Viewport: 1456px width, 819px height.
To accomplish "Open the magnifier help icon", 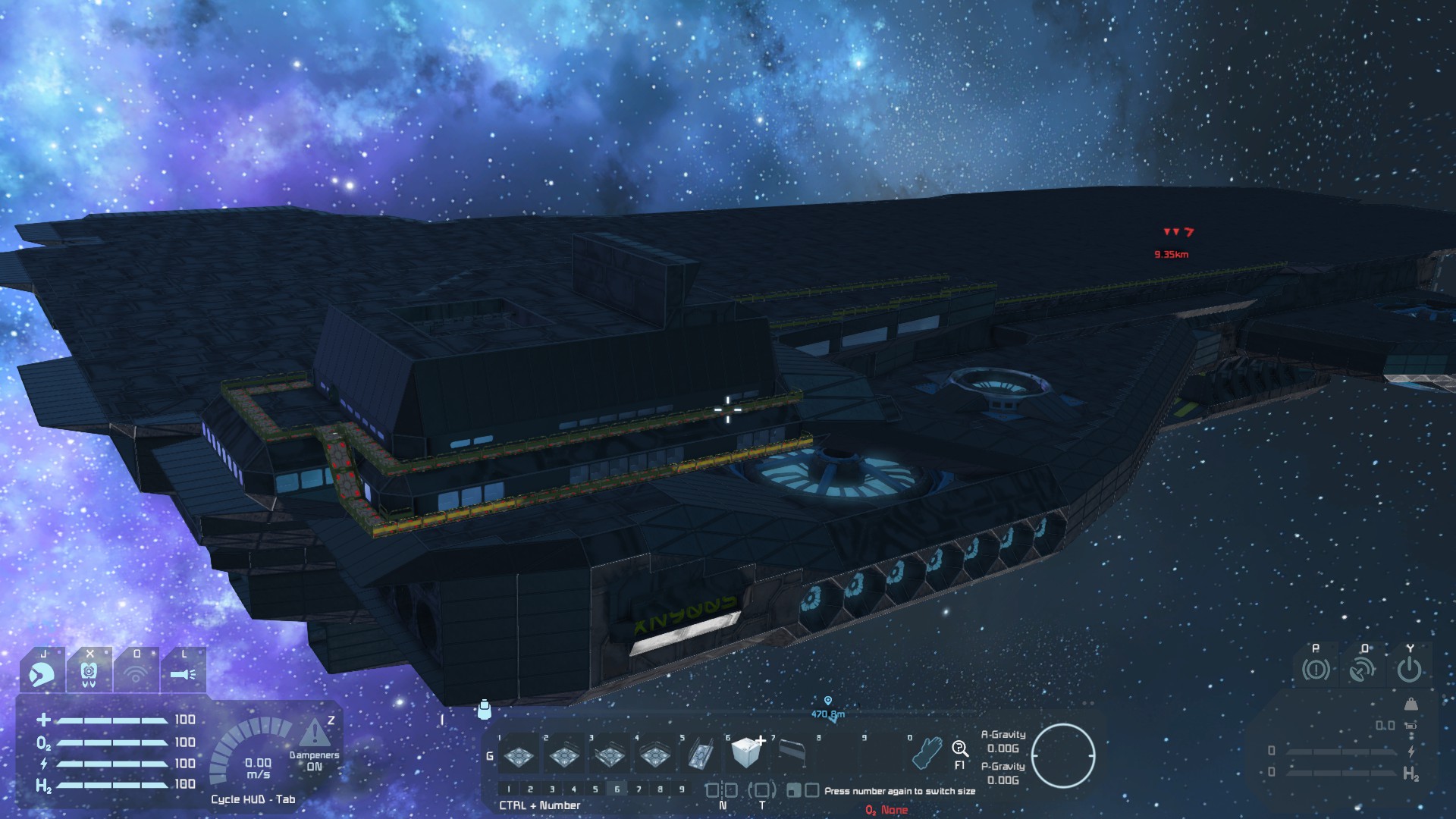I will [x=959, y=749].
